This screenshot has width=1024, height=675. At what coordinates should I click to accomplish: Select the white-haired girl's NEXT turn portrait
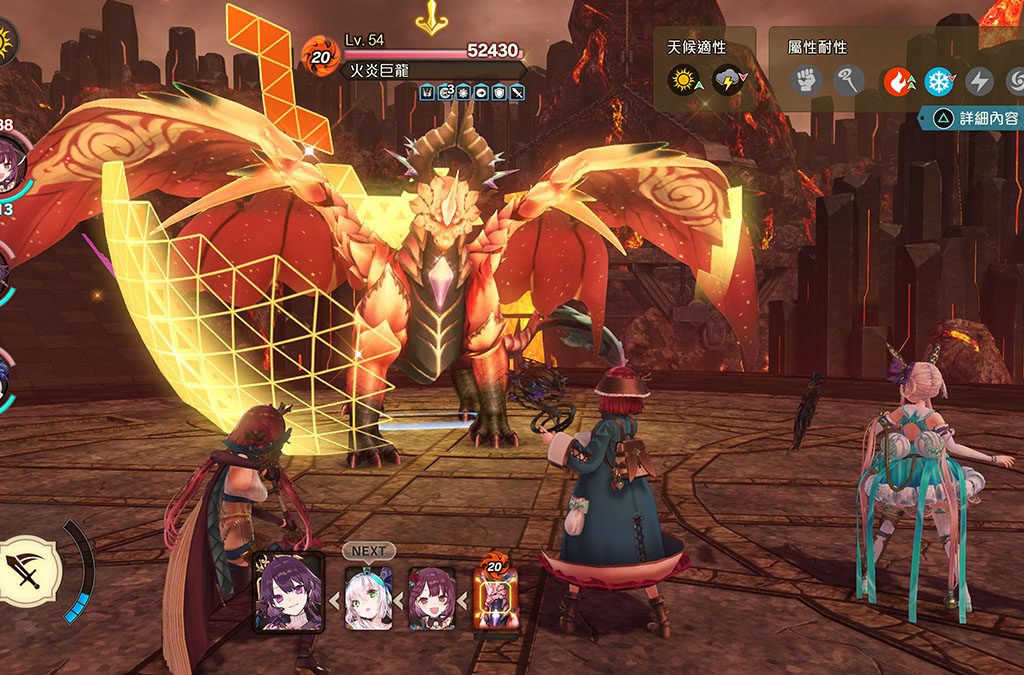pos(368,597)
